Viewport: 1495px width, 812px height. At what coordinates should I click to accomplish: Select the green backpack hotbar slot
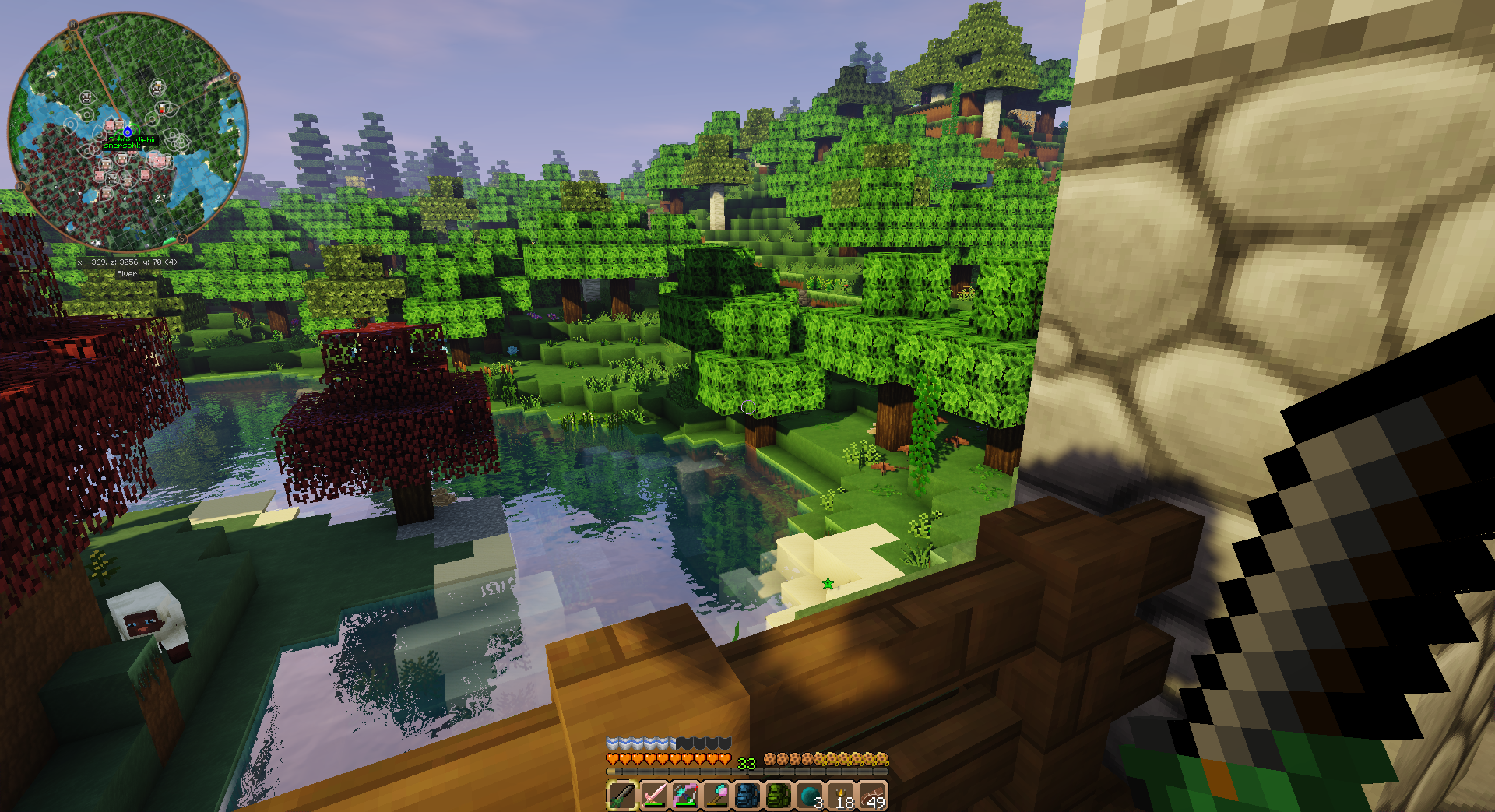778,796
